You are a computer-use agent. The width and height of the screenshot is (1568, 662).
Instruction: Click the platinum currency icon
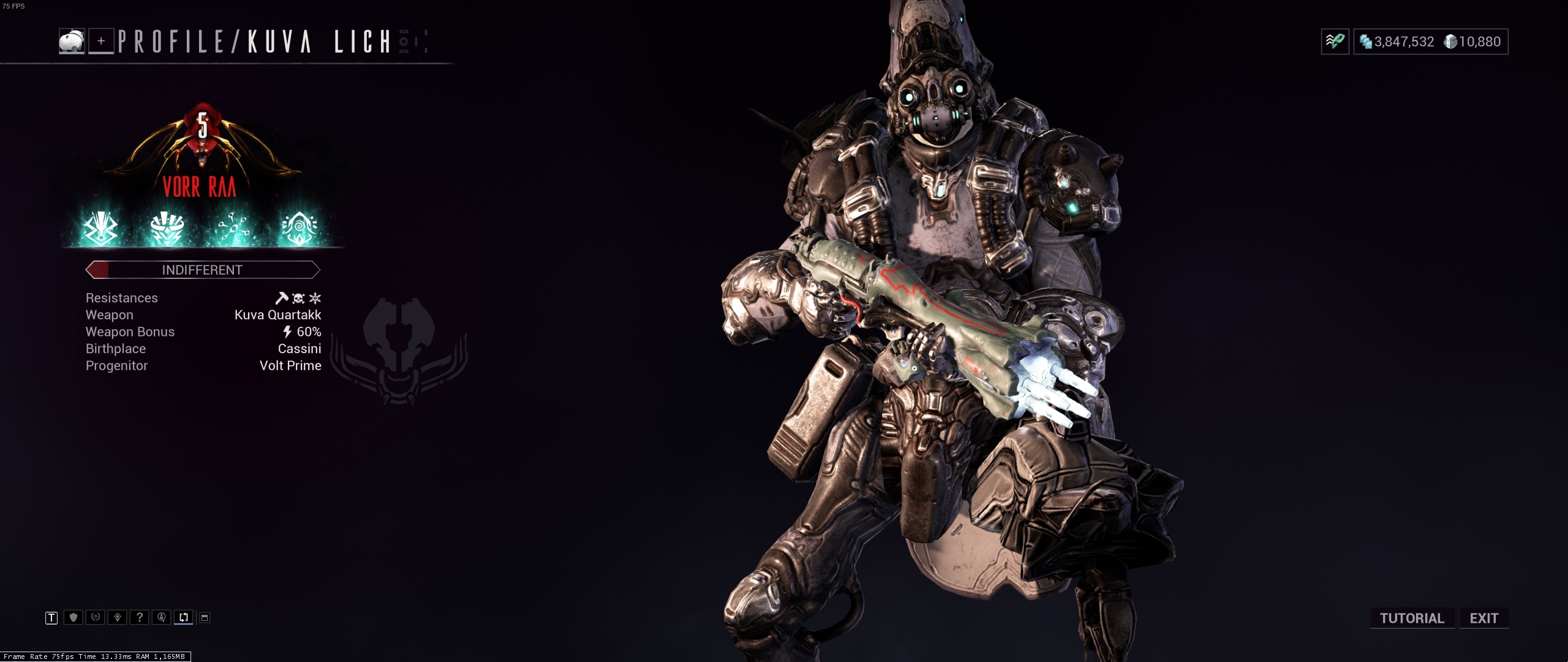[1450, 41]
